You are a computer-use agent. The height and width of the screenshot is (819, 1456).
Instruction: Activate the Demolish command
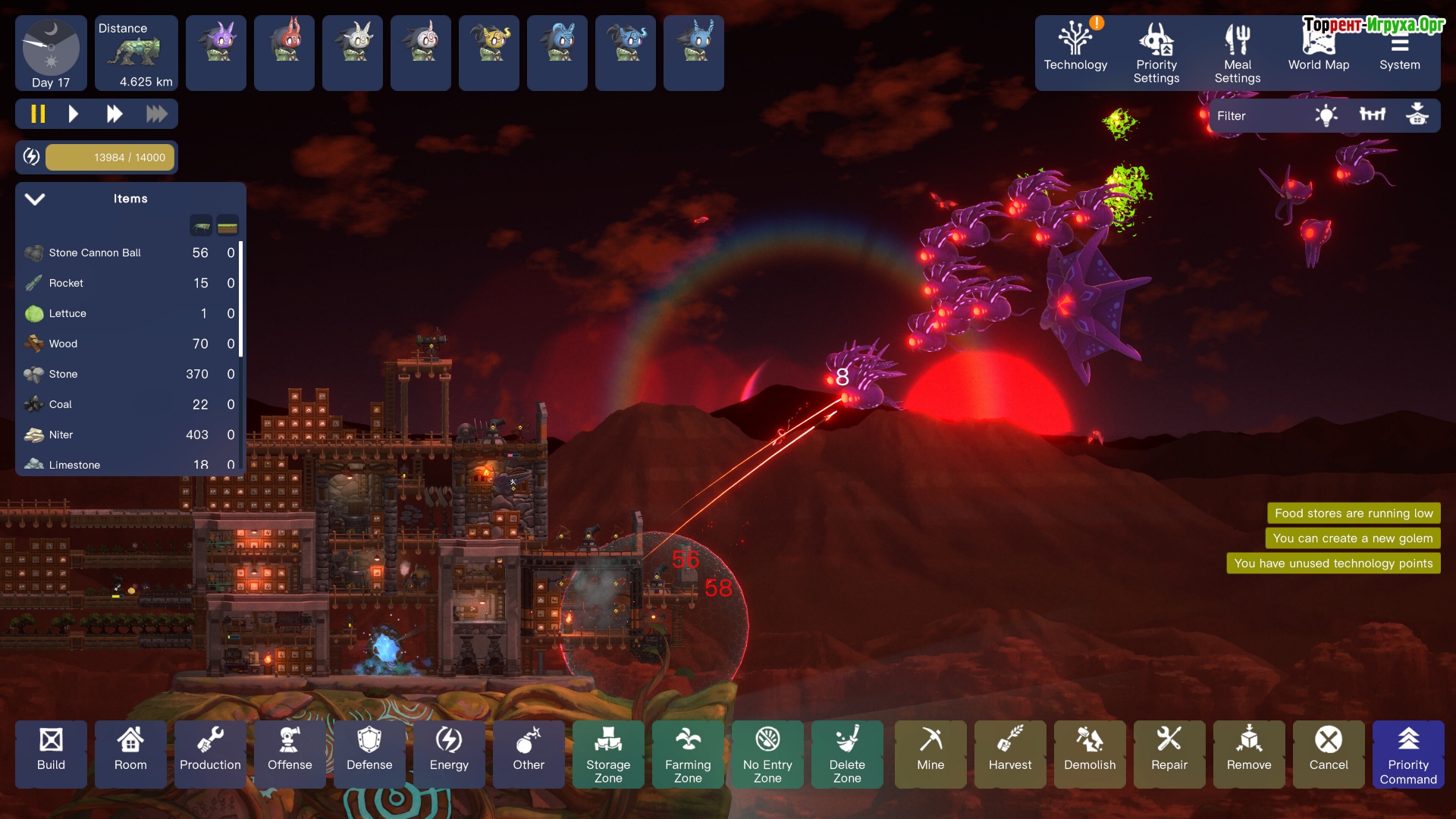pyautogui.click(x=1090, y=752)
